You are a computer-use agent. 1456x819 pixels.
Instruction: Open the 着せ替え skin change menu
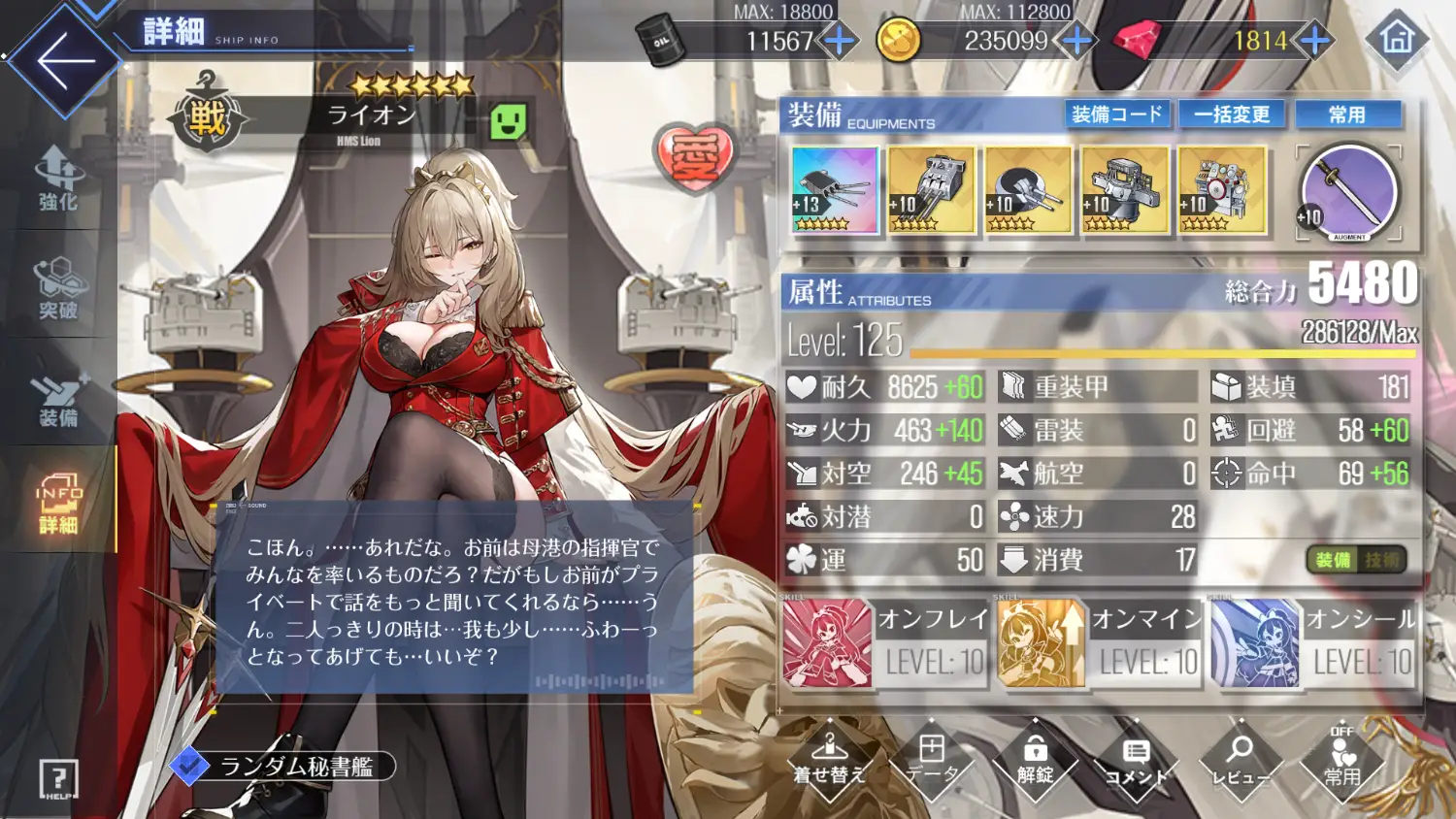829,761
